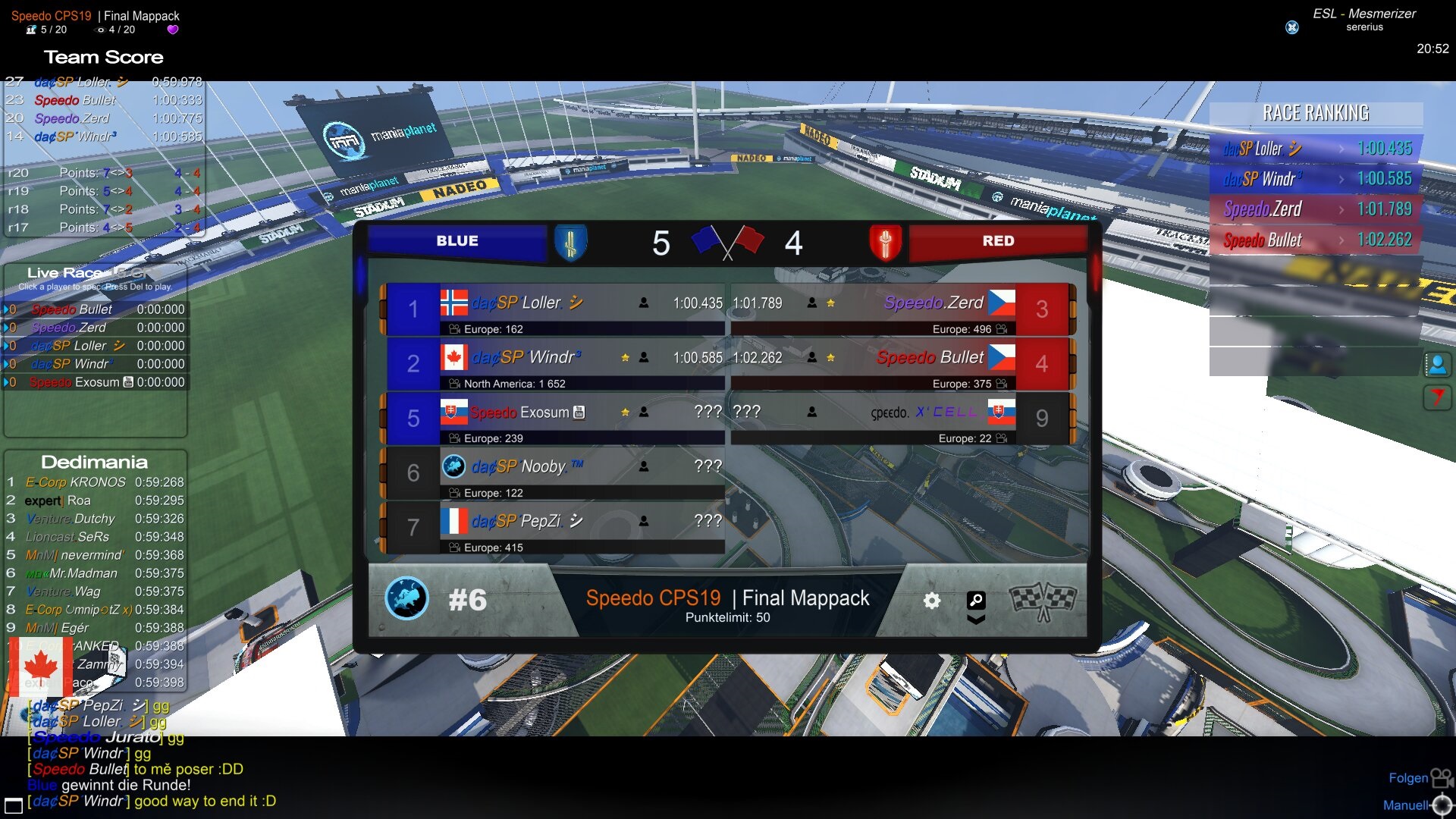The height and width of the screenshot is (819, 1456).
Task: Click the purple heart favorite icon
Action: pyautogui.click(x=173, y=30)
